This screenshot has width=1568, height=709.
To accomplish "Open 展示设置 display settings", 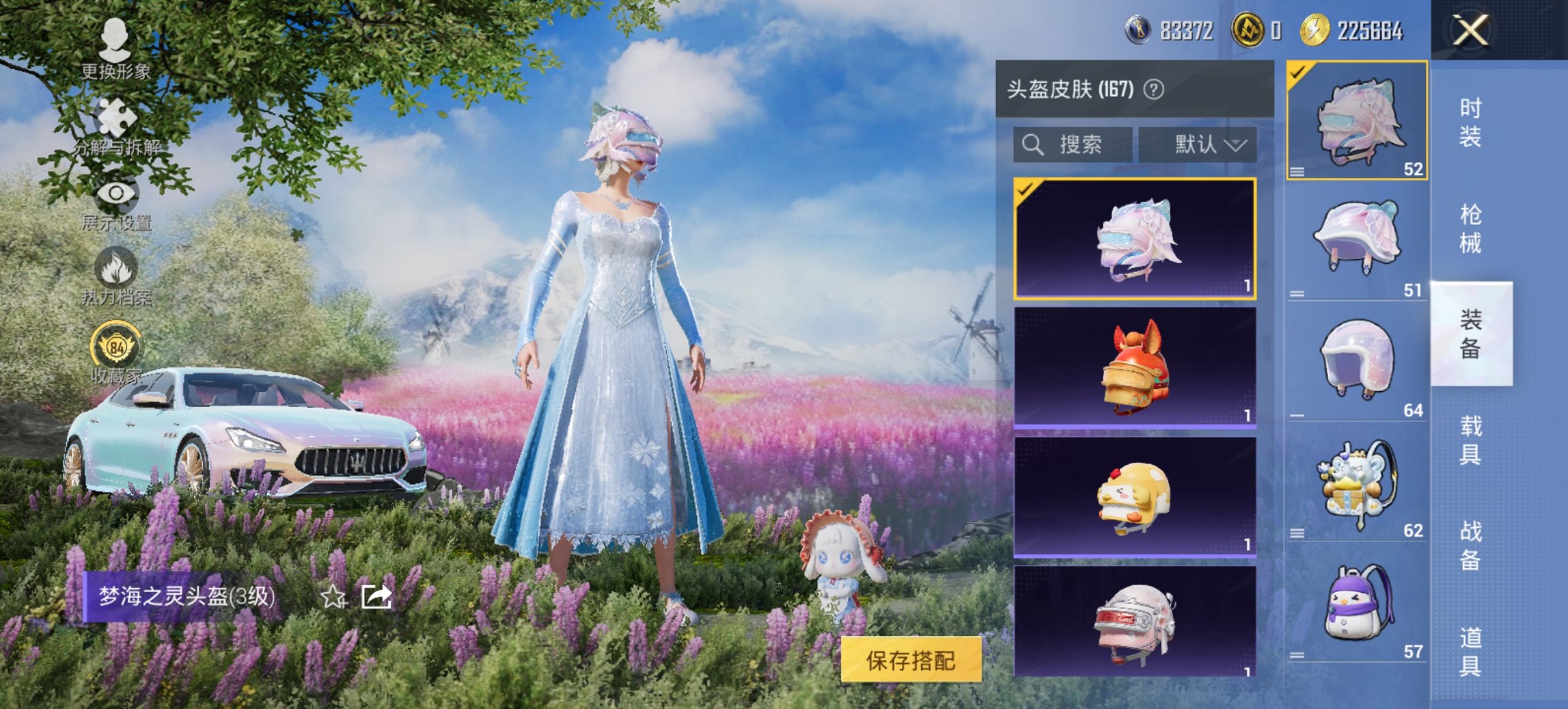I will tap(116, 198).
